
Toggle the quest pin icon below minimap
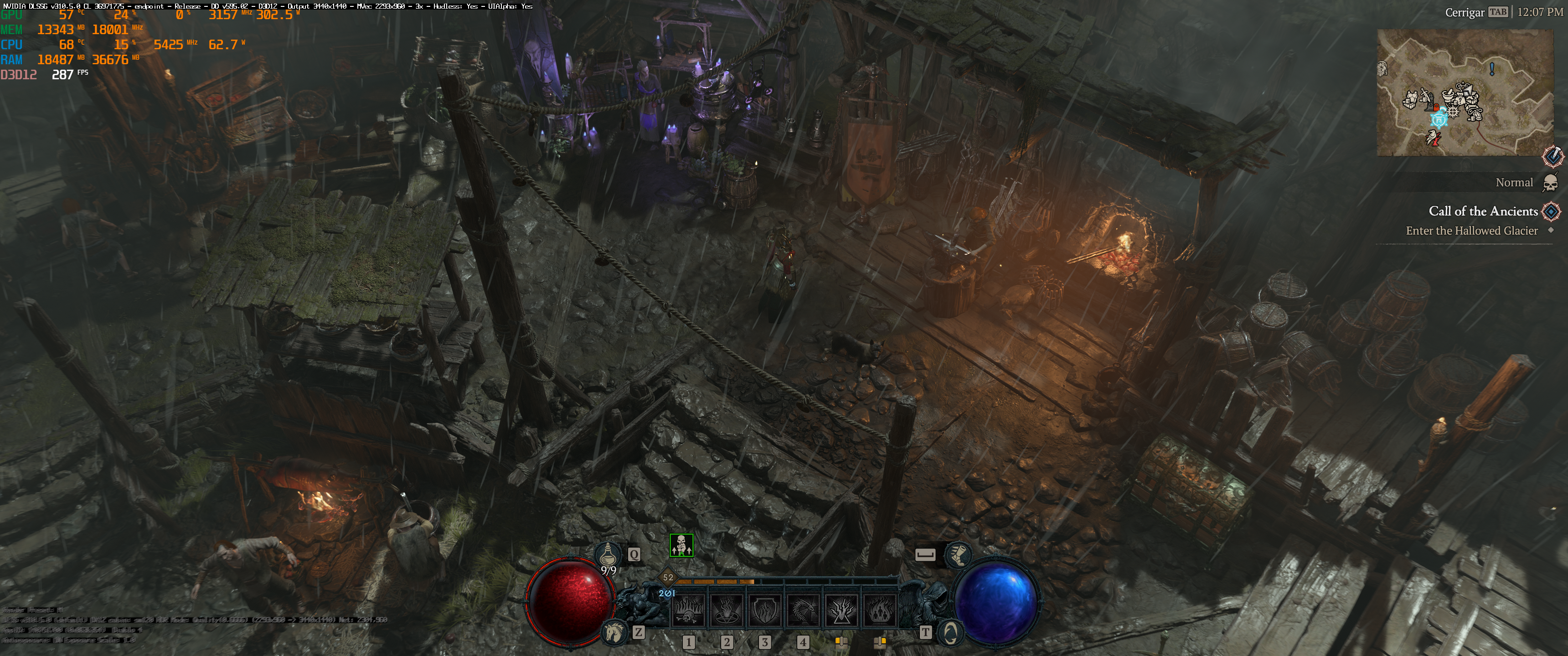pos(1553,156)
